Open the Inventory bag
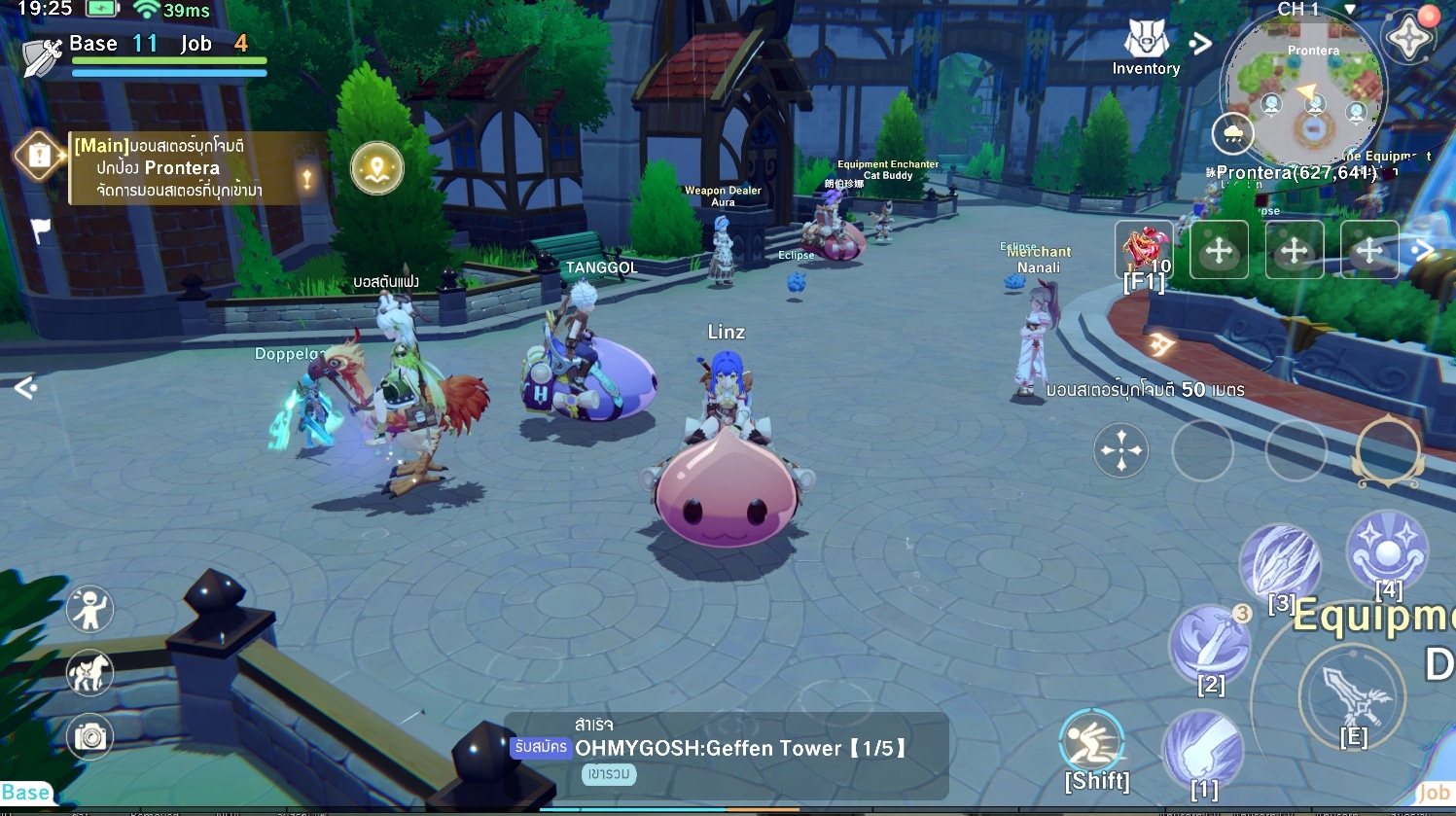 click(x=1146, y=47)
